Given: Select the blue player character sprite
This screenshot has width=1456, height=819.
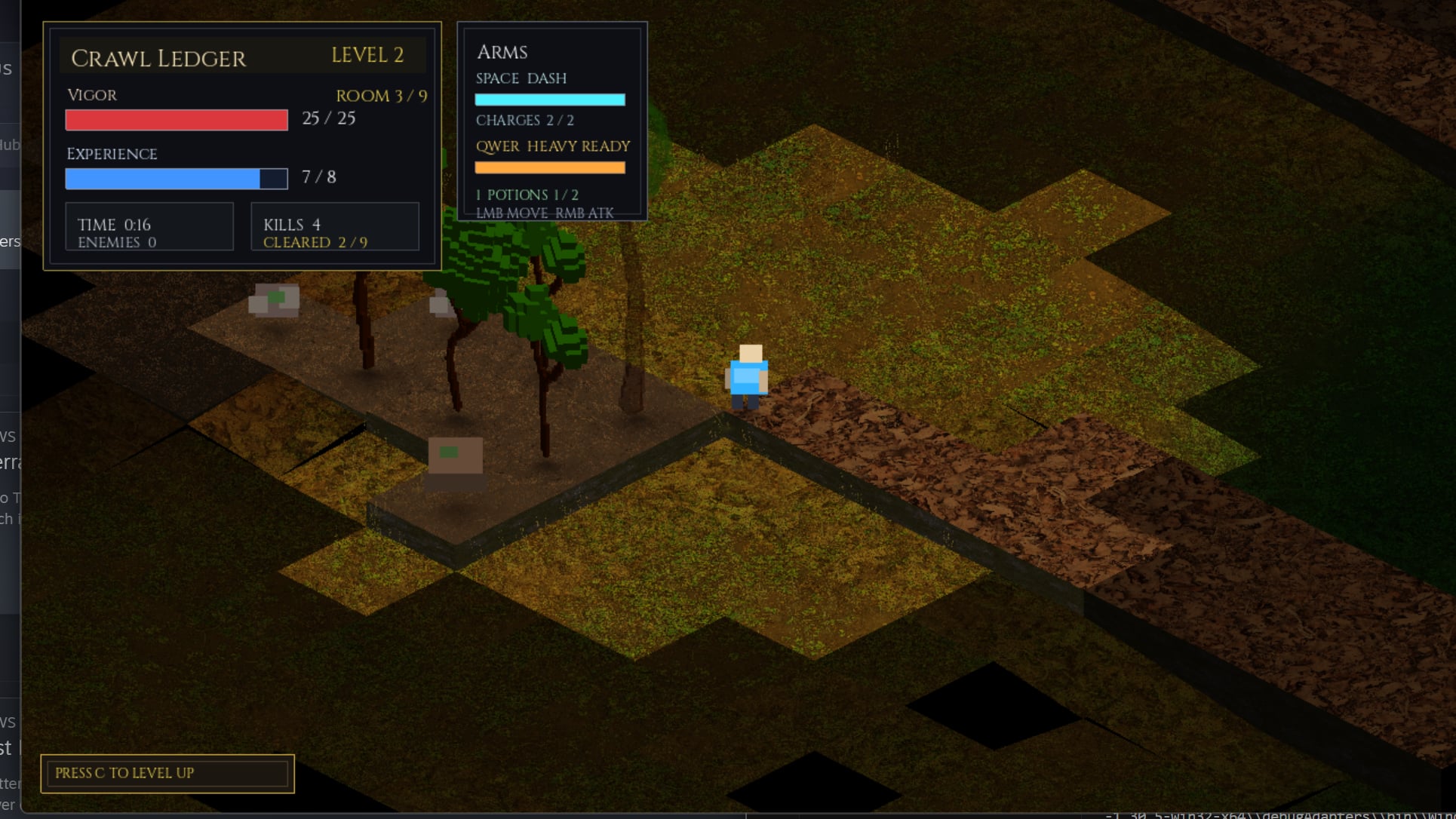Looking at the screenshot, I should [x=748, y=377].
